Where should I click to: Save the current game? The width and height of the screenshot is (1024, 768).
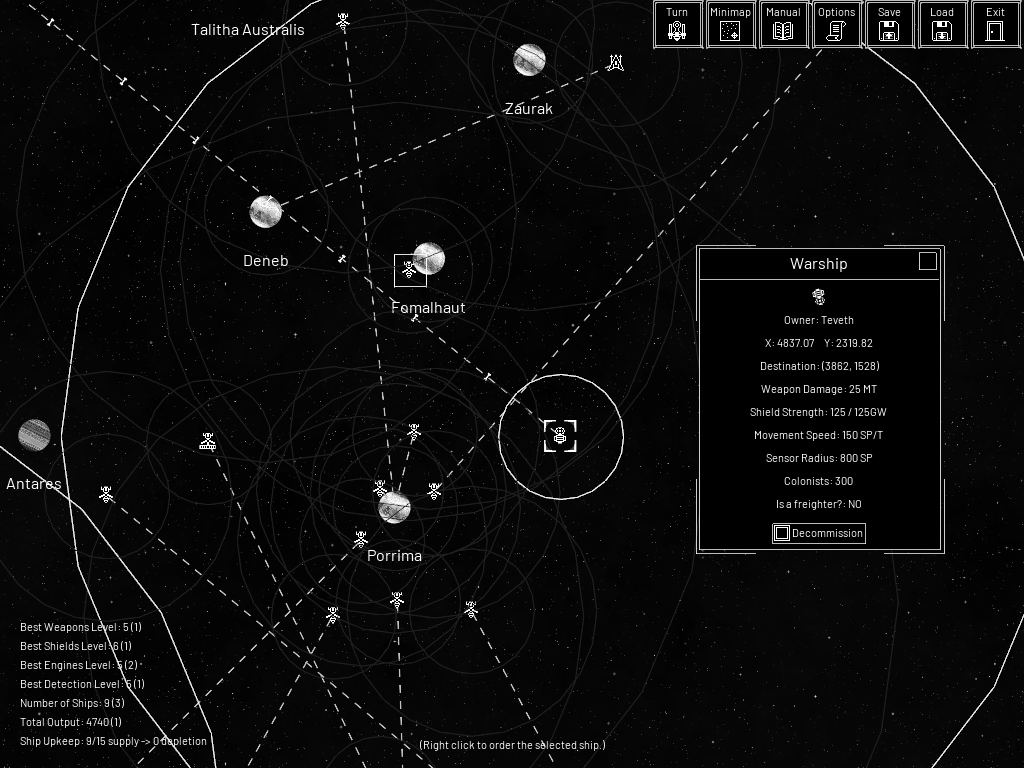[x=889, y=24]
